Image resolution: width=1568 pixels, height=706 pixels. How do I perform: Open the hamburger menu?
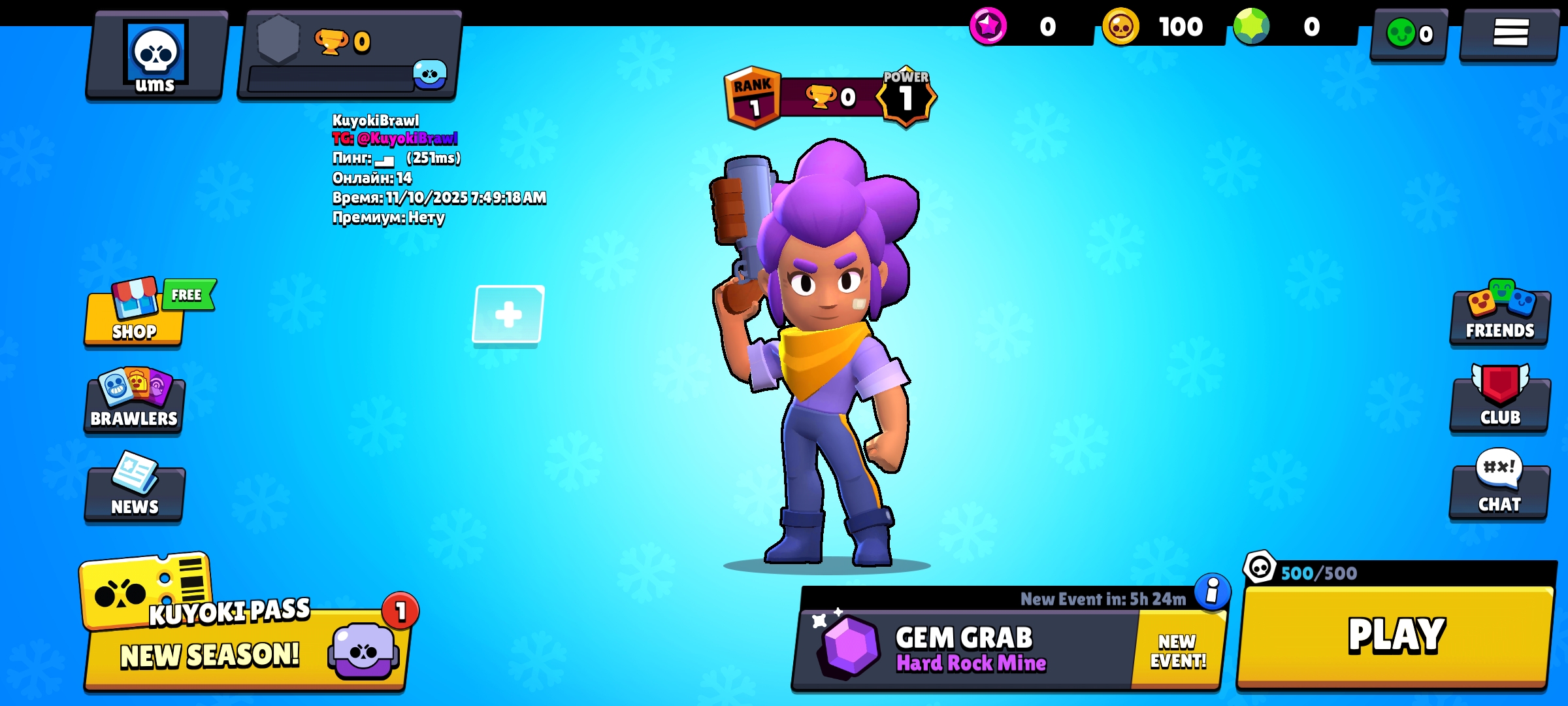[x=1510, y=33]
